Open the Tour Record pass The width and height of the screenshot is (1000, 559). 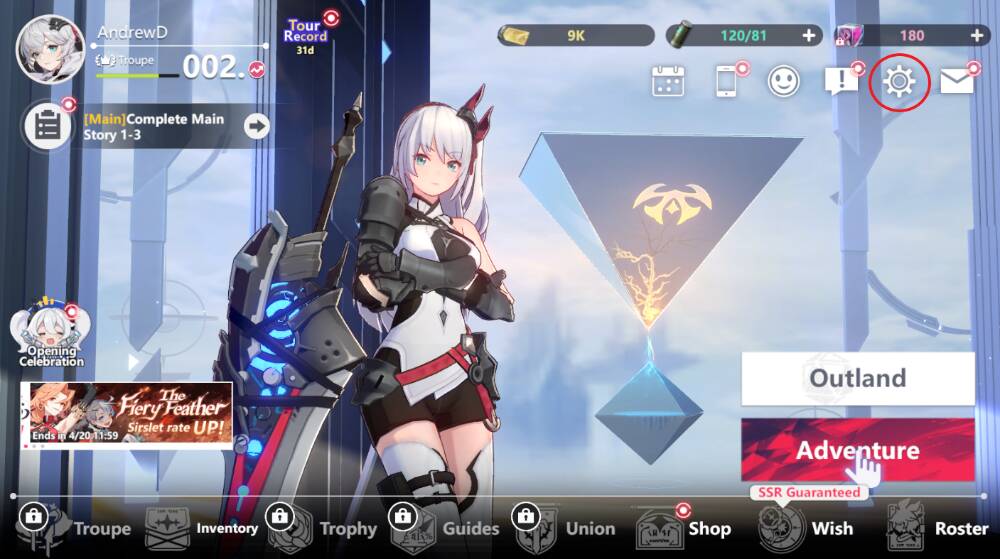(306, 34)
